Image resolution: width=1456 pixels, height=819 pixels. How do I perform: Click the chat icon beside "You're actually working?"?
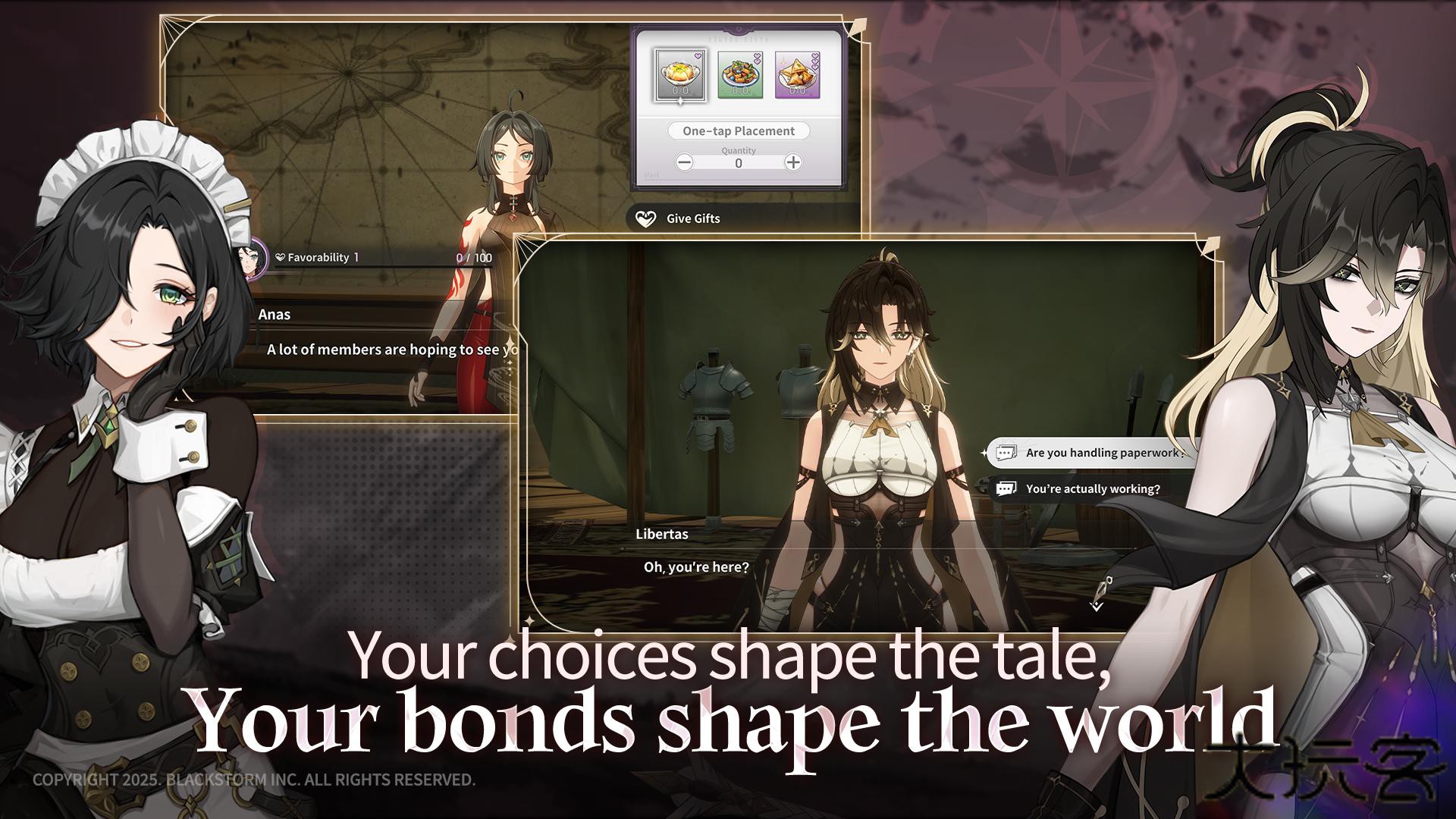click(x=1006, y=489)
